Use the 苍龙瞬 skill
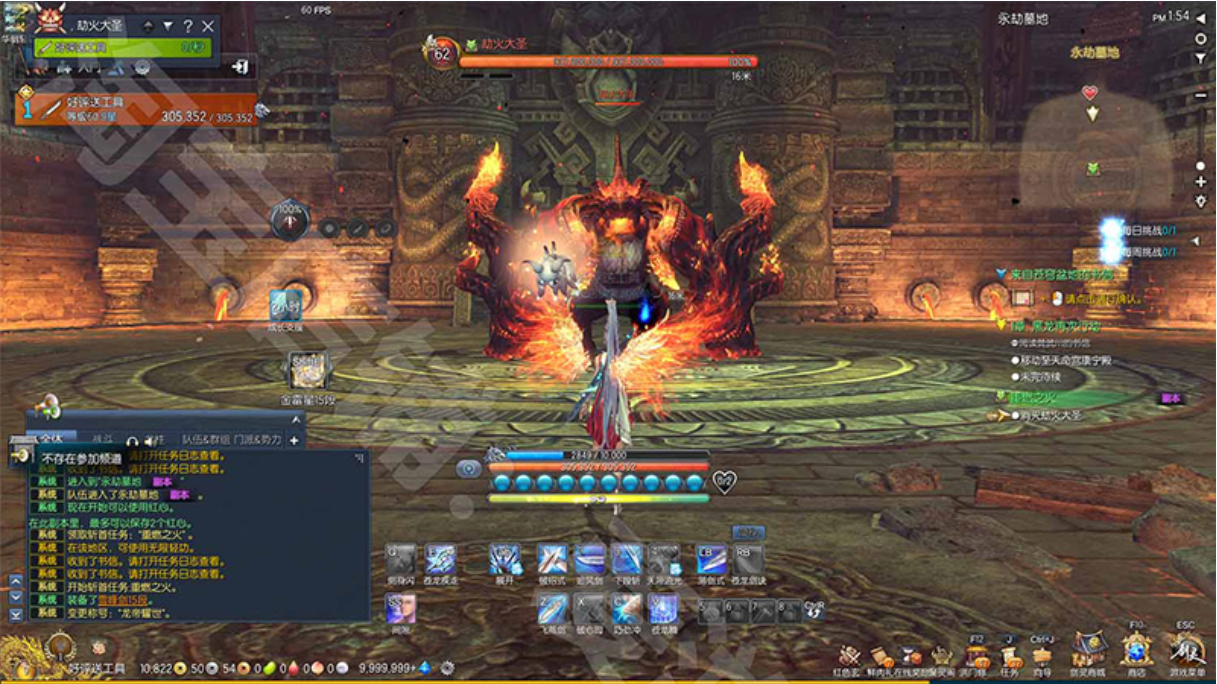1217x684 pixels. (663, 607)
